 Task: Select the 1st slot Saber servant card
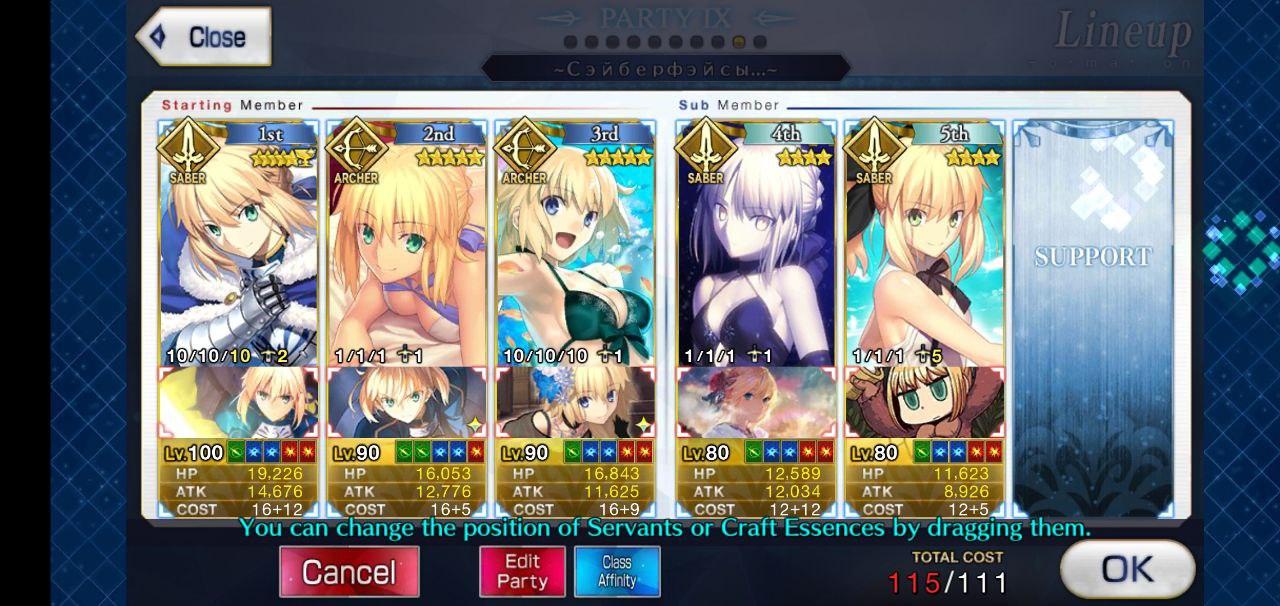(x=239, y=250)
